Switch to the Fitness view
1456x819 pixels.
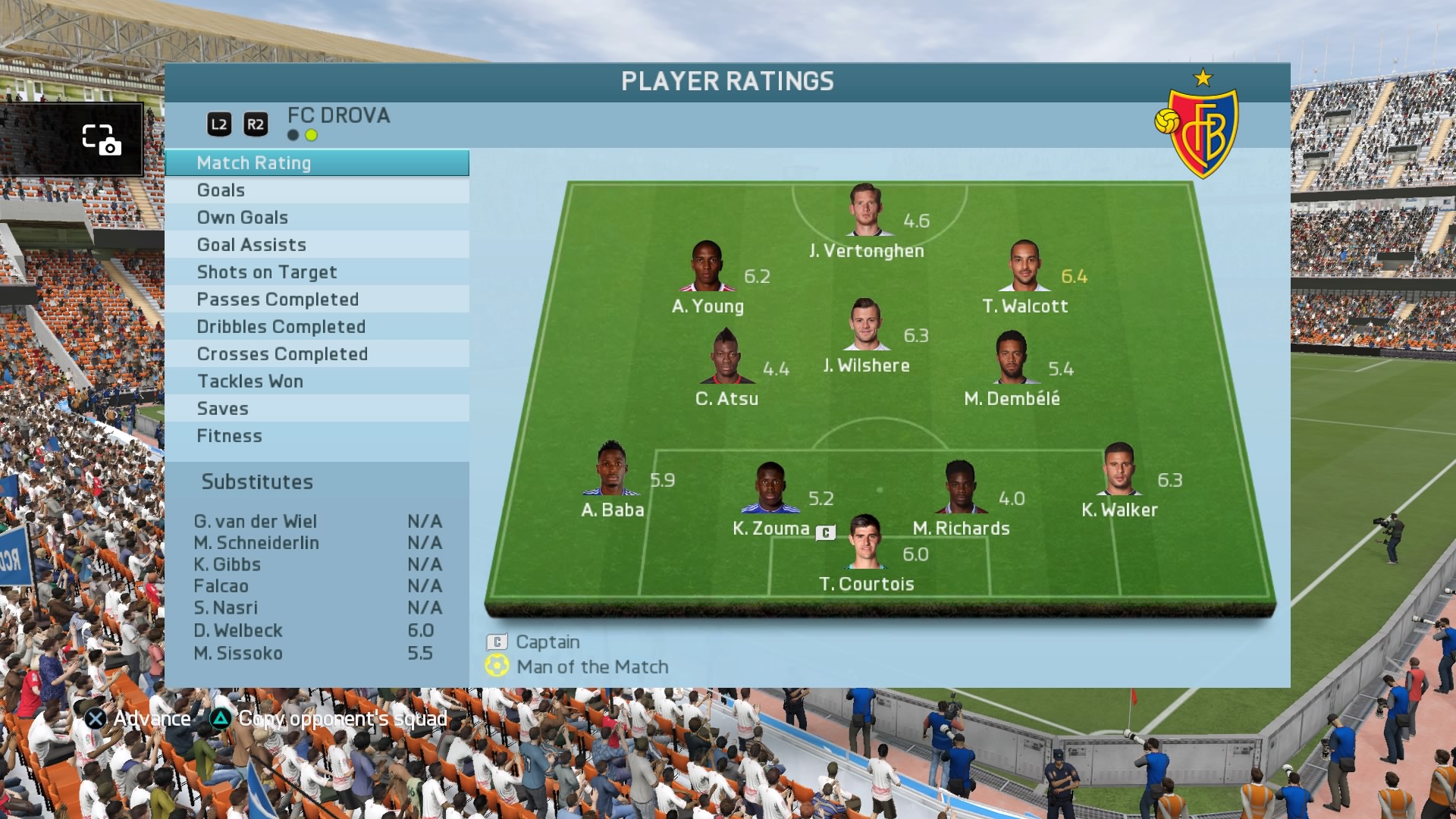(x=316, y=436)
